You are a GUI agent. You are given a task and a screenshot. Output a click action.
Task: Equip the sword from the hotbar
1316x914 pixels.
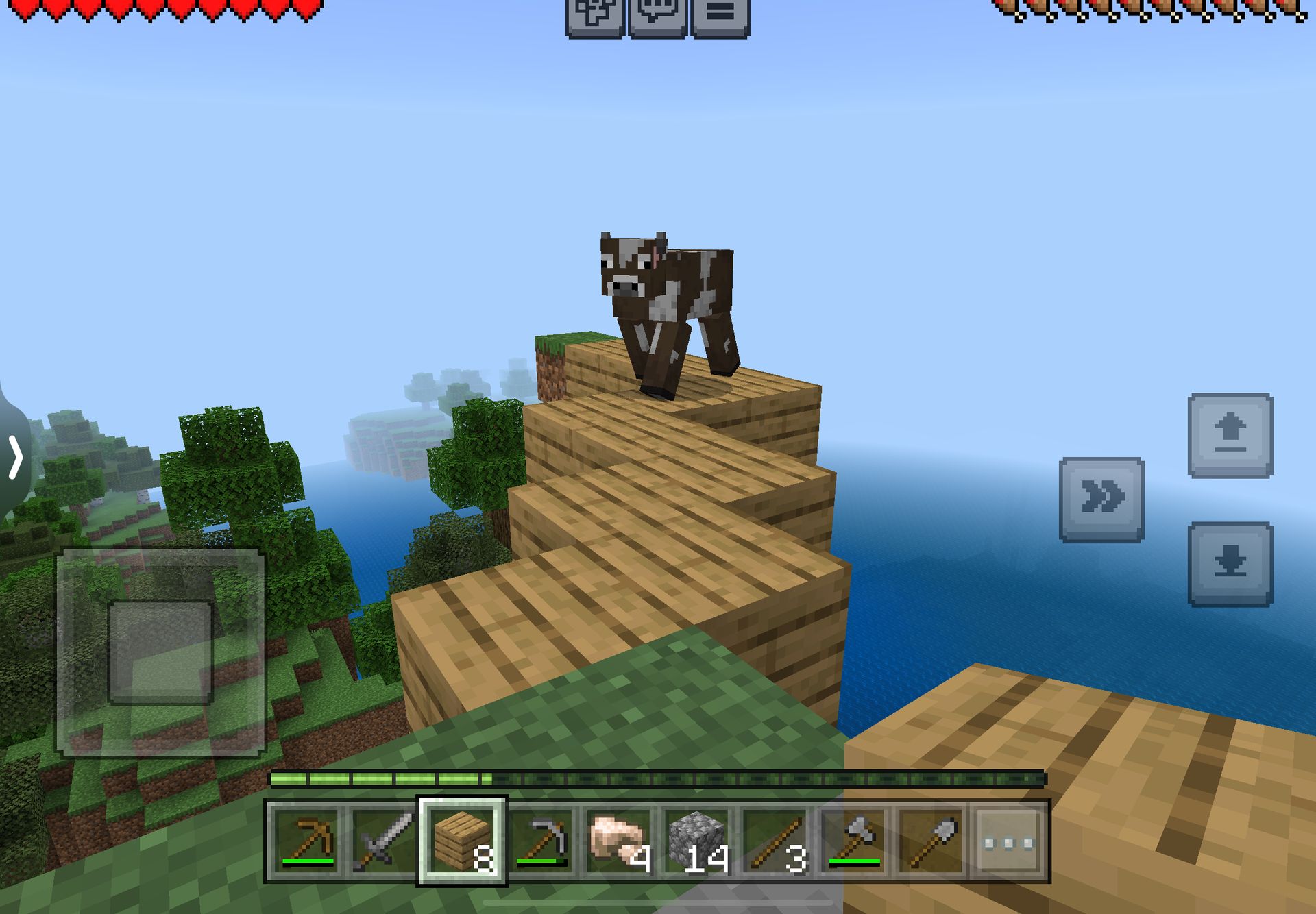pyautogui.click(x=384, y=841)
